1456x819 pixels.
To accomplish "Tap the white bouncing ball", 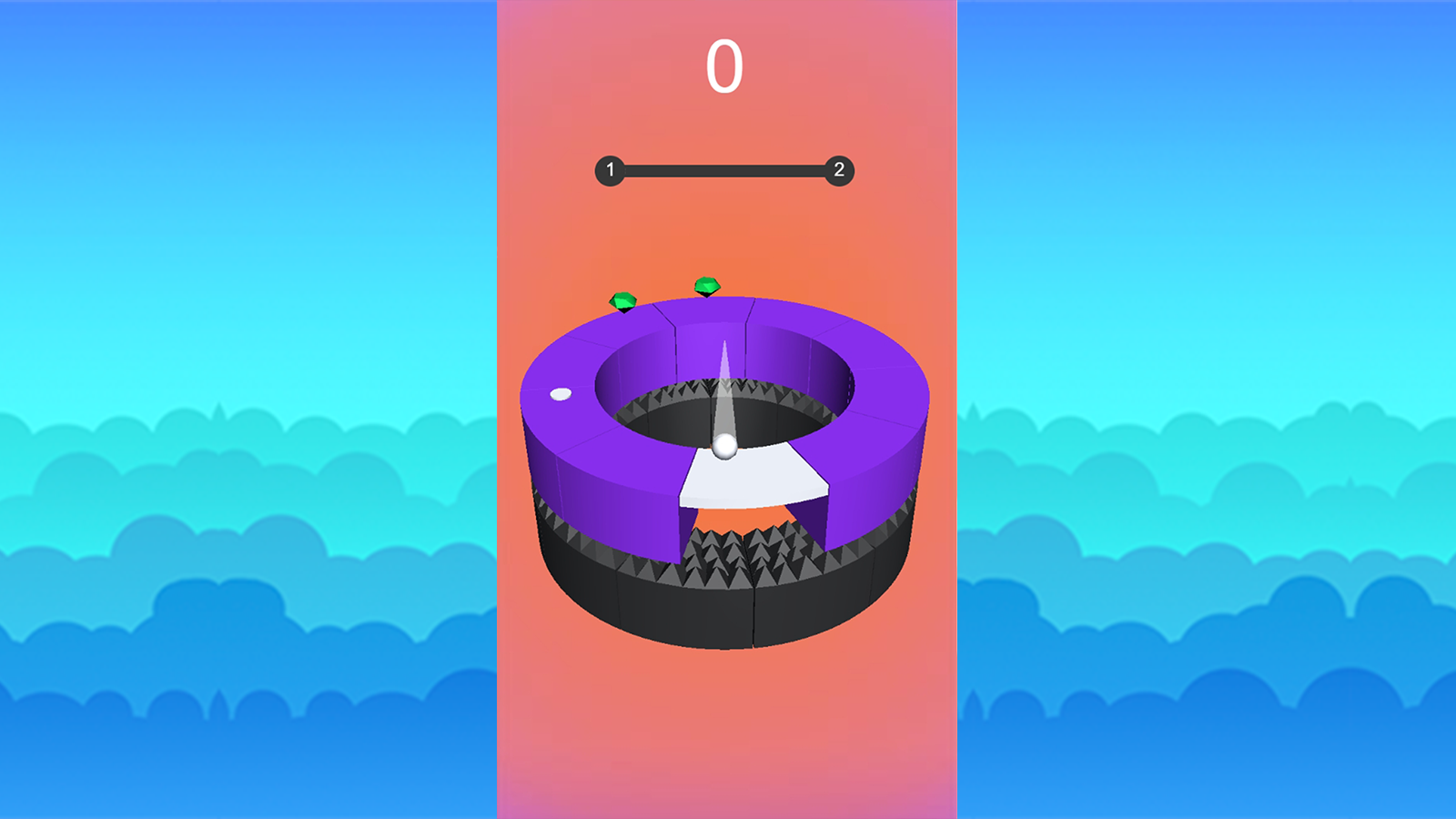I will pyautogui.click(x=723, y=445).
